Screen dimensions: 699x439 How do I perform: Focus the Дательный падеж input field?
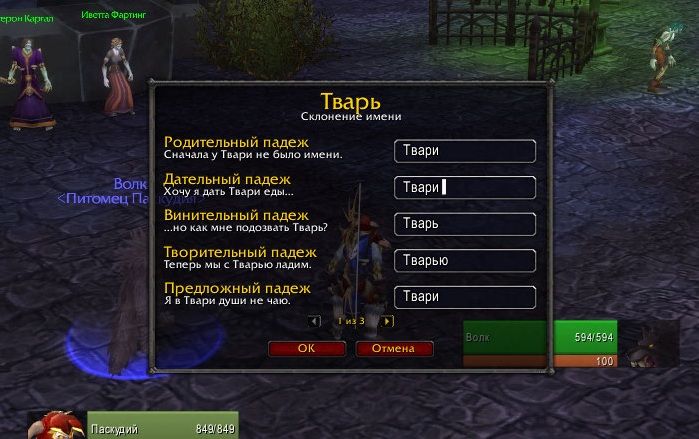[x=465, y=188]
